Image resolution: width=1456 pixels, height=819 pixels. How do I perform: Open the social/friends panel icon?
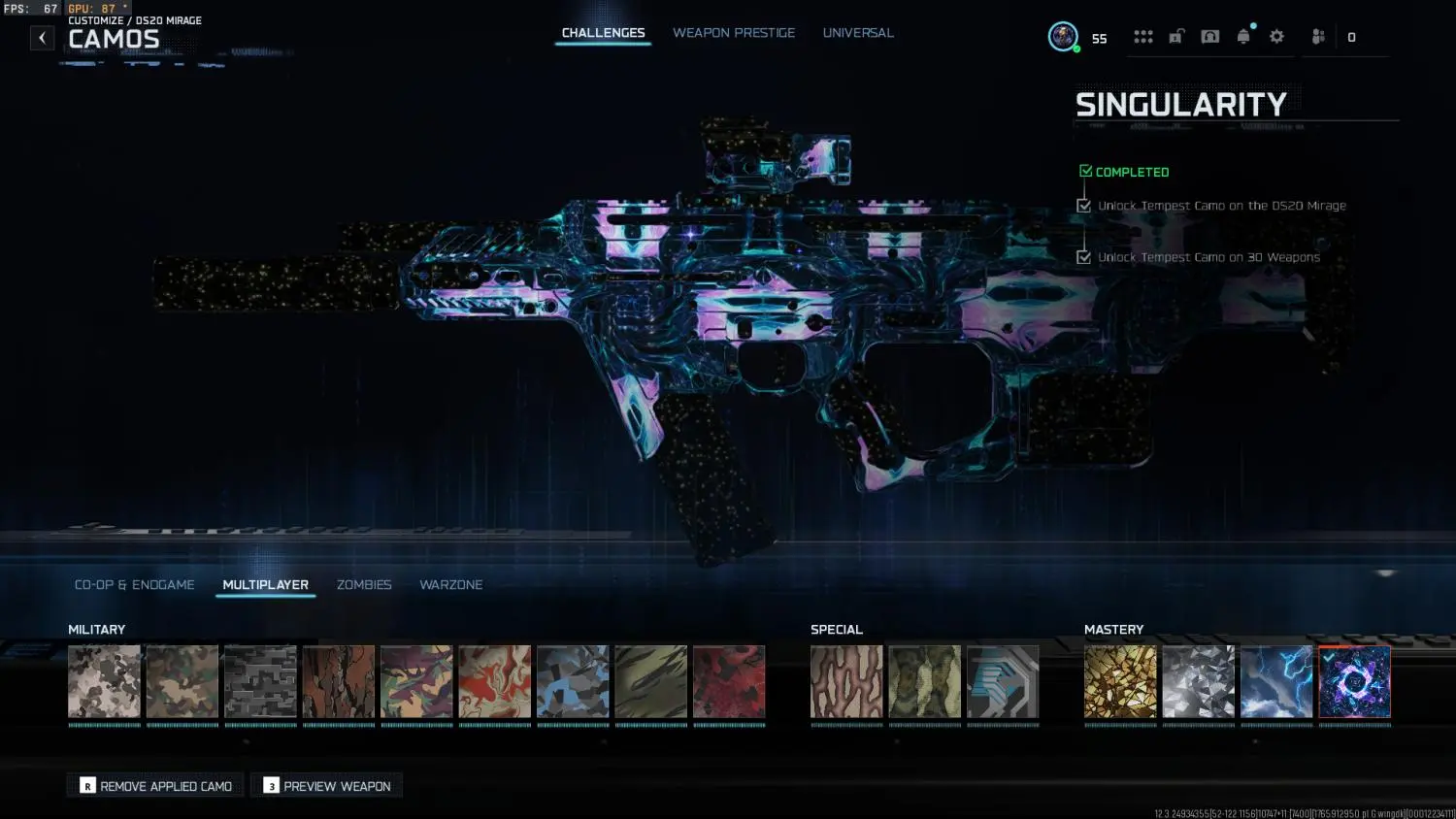pyautogui.click(x=1317, y=36)
